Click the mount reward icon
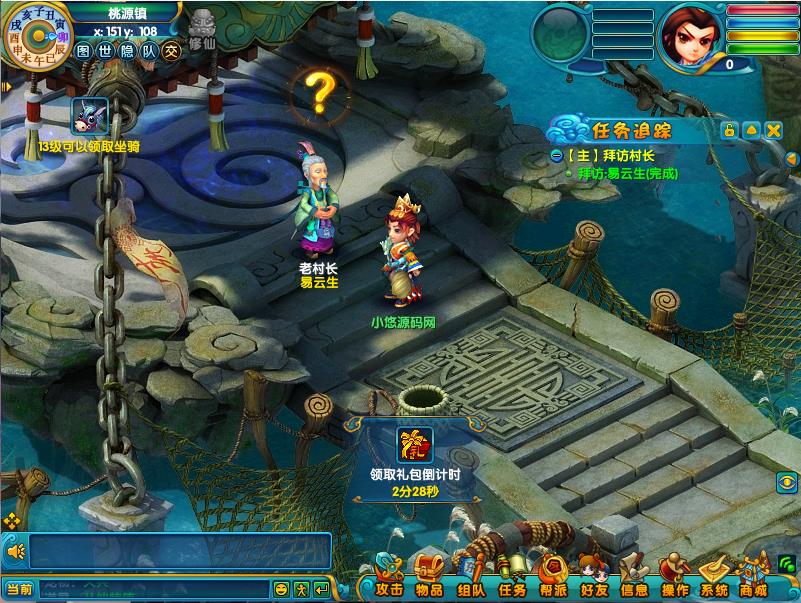This screenshot has width=801, height=603. (x=89, y=116)
